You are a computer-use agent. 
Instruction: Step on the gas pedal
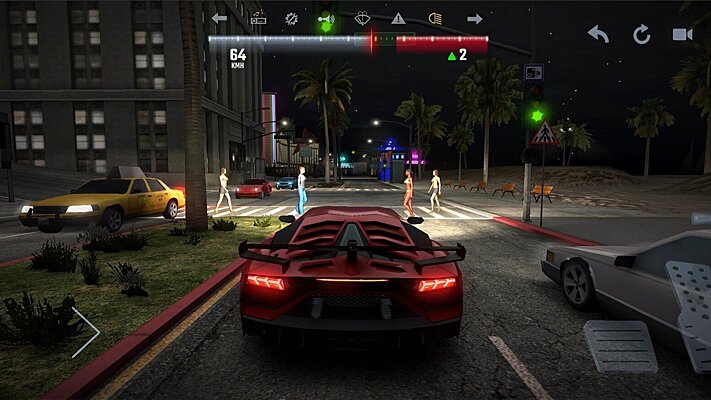pyautogui.click(x=690, y=312)
